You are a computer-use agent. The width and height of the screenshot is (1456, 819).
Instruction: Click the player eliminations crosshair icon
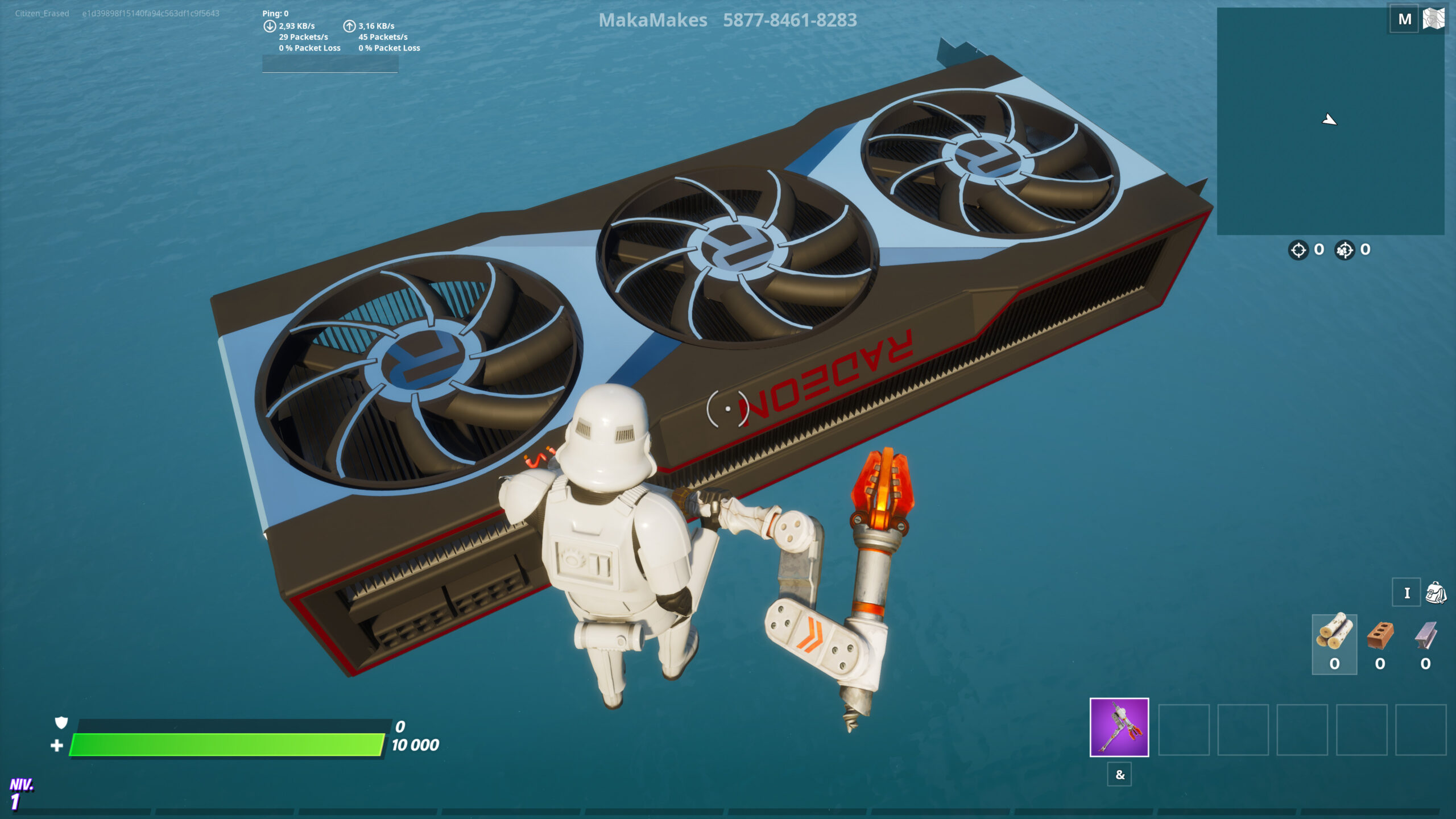(1300, 249)
